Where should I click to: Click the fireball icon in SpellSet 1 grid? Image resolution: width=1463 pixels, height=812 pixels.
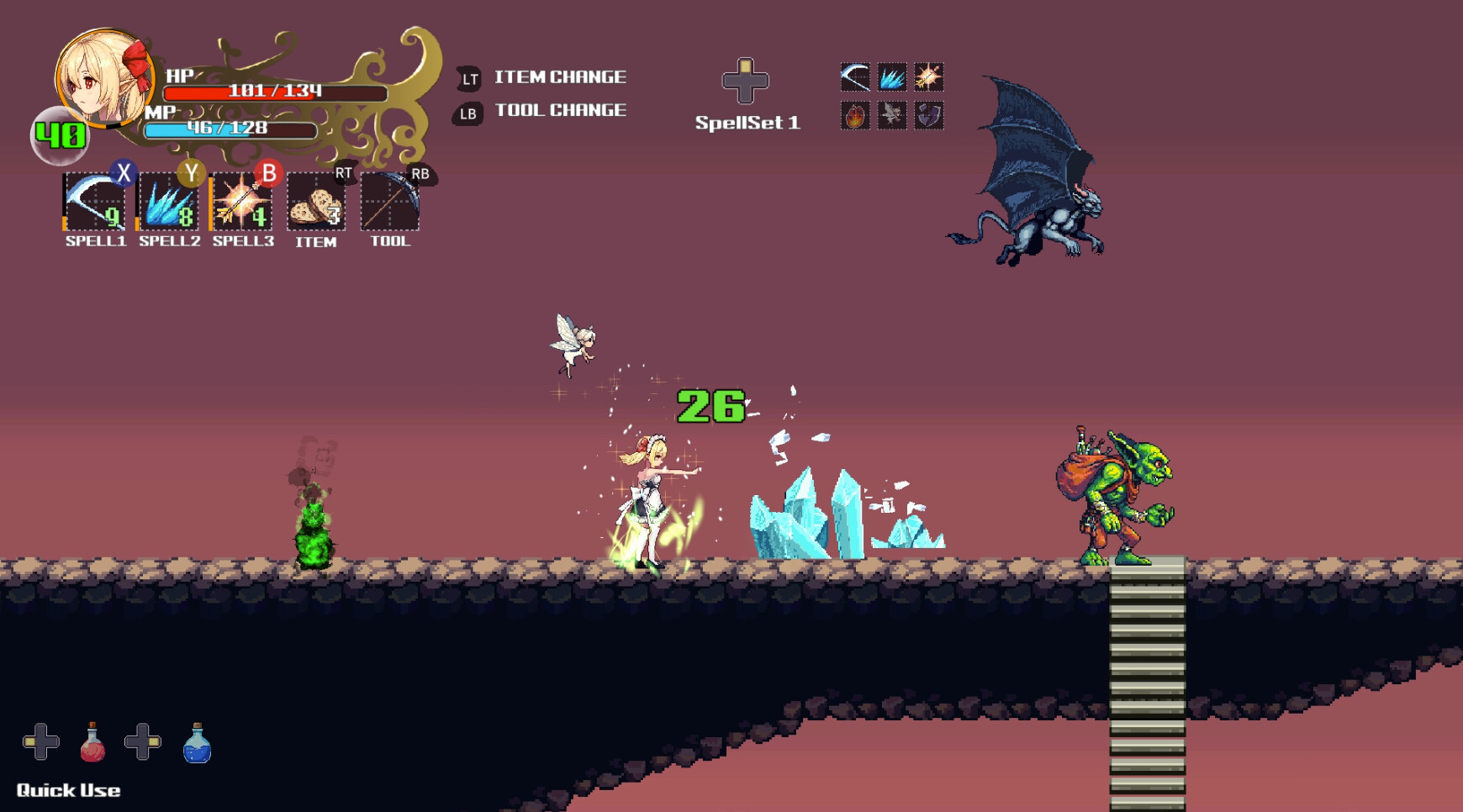coord(854,117)
